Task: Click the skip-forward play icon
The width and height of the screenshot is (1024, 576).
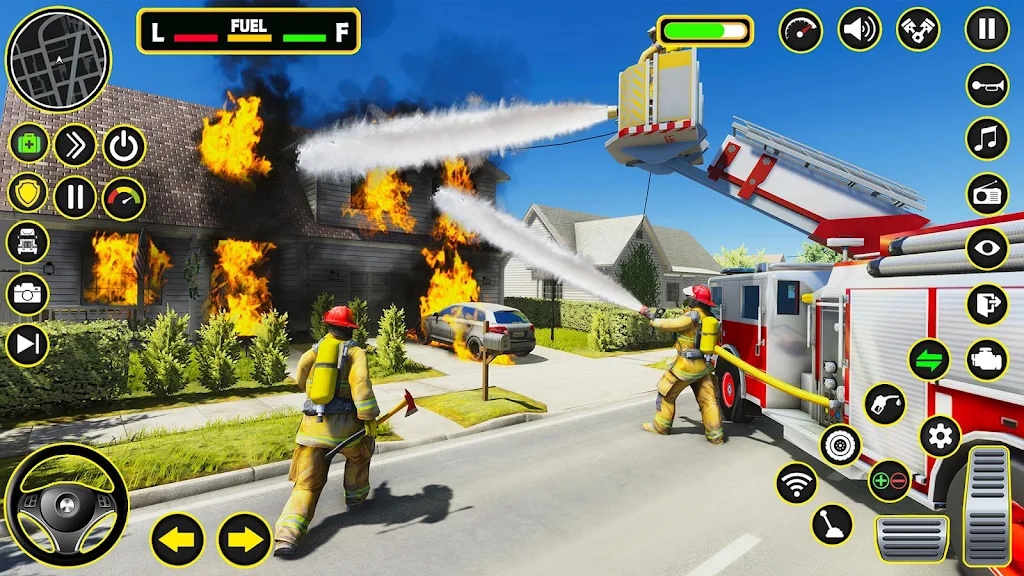Action: (28, 345)
